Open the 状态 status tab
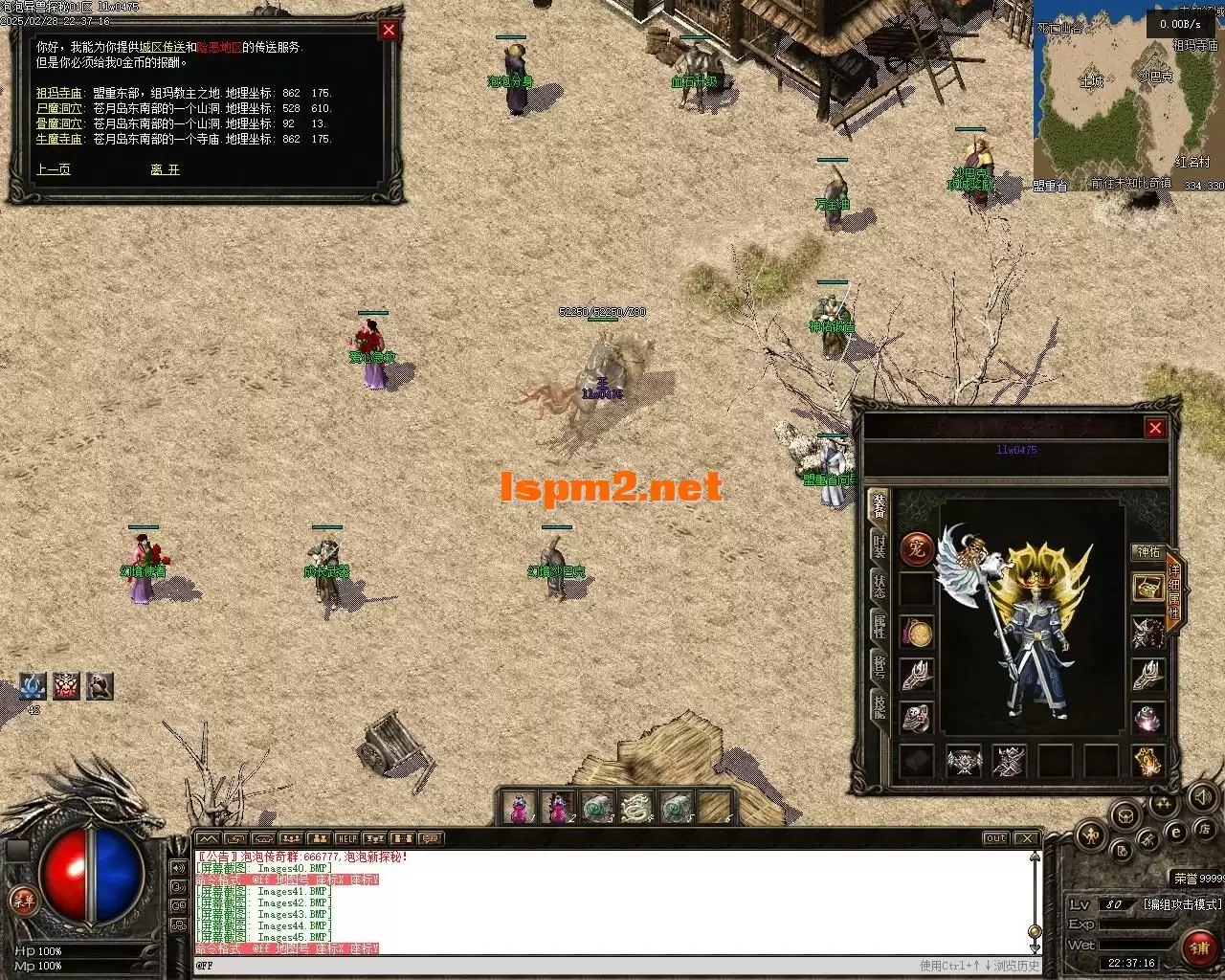 point(879,587)
